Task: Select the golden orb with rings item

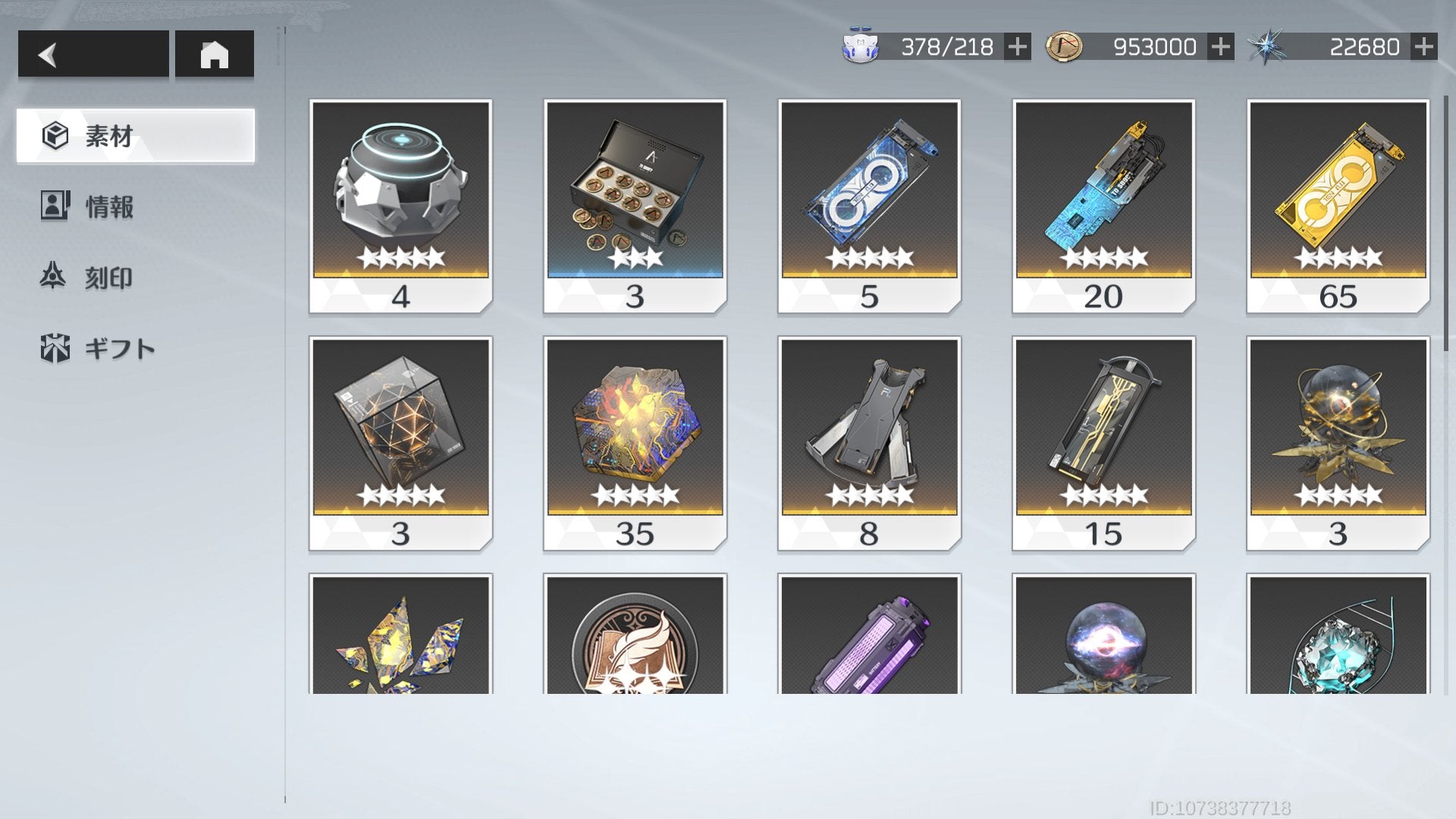Action: click(x=1338, y=443)
